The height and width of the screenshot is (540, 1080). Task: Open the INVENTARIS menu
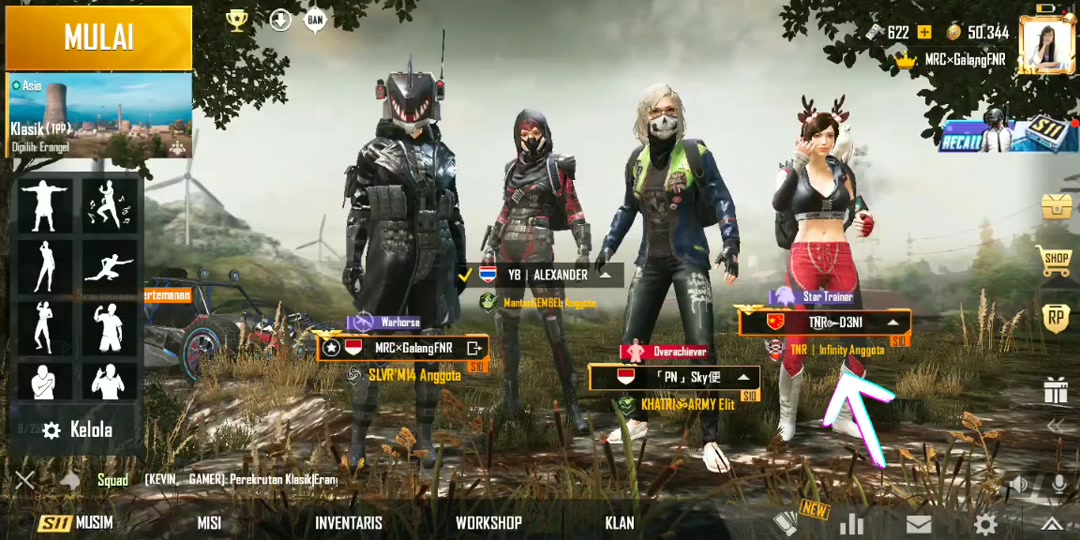pos(348,523)
